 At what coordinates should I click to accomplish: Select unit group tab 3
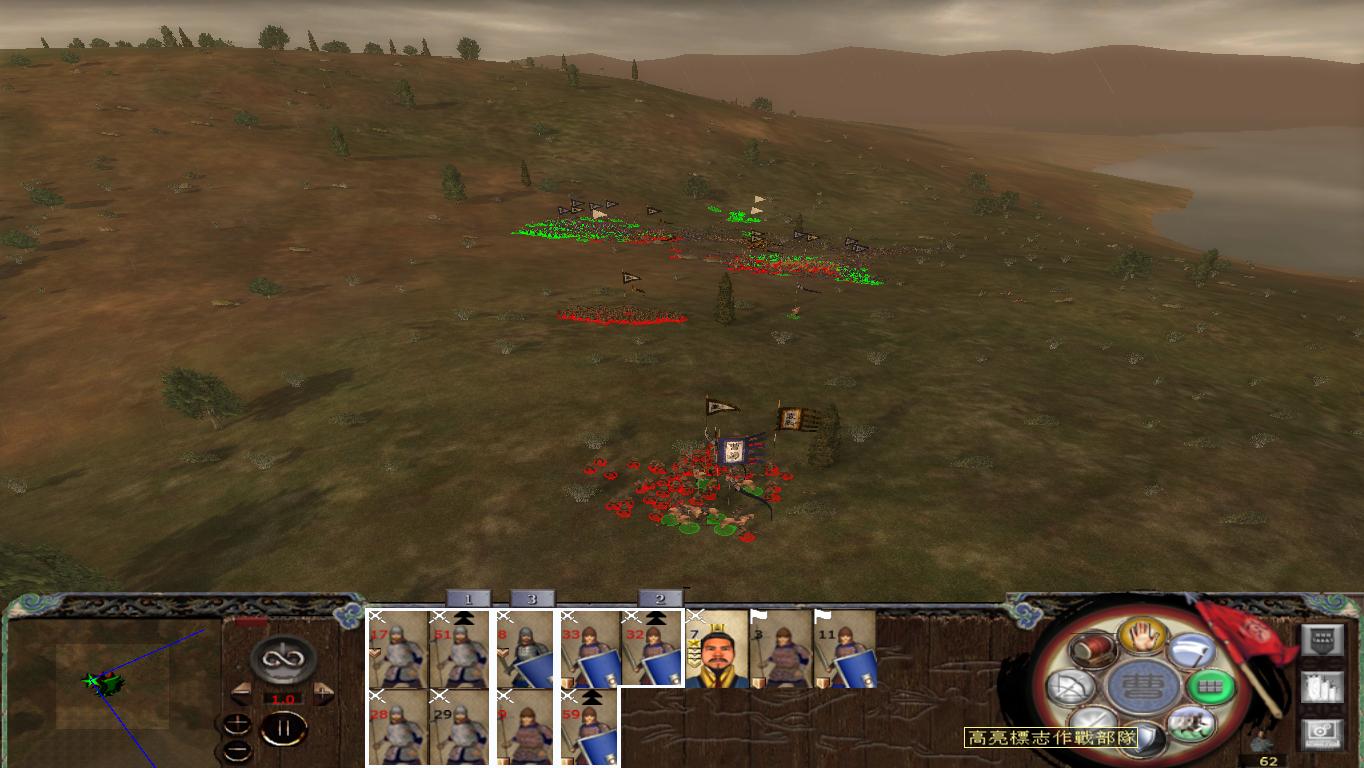pyautogui.click(x=531, y=597)
